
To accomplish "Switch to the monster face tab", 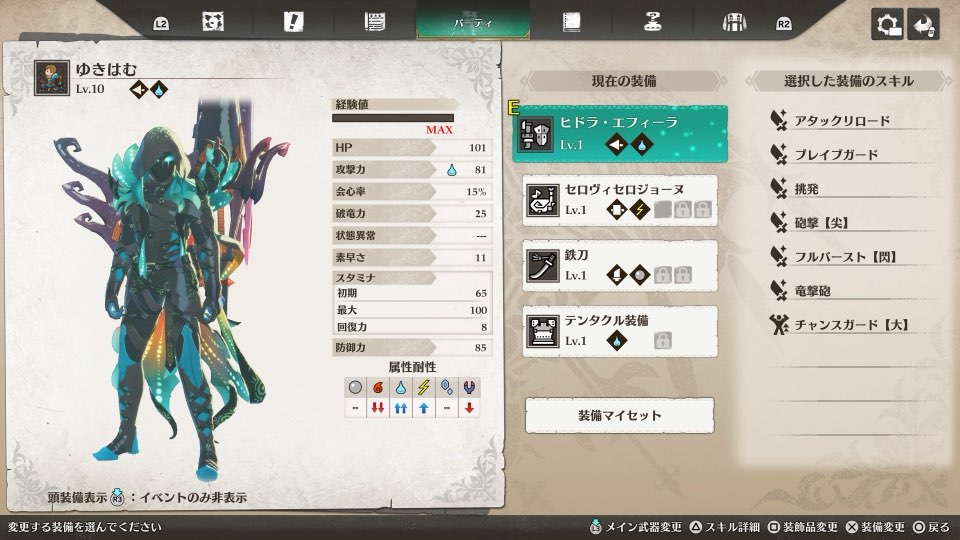I will (x=212, y=22).
